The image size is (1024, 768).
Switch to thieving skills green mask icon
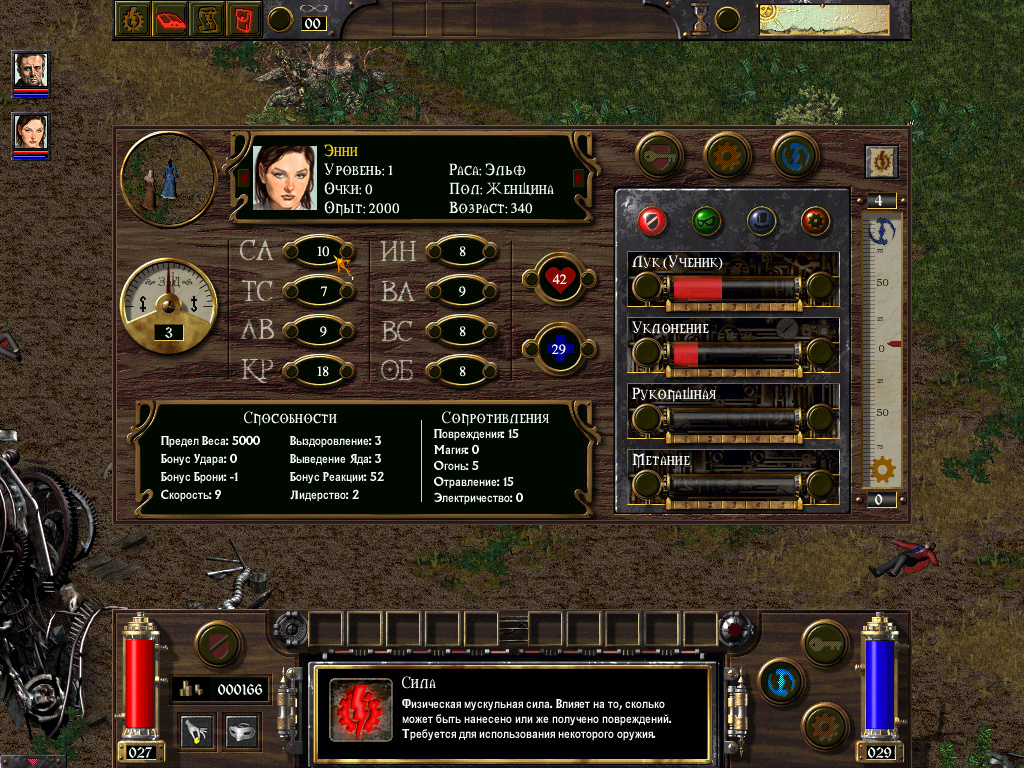(706, 219)
